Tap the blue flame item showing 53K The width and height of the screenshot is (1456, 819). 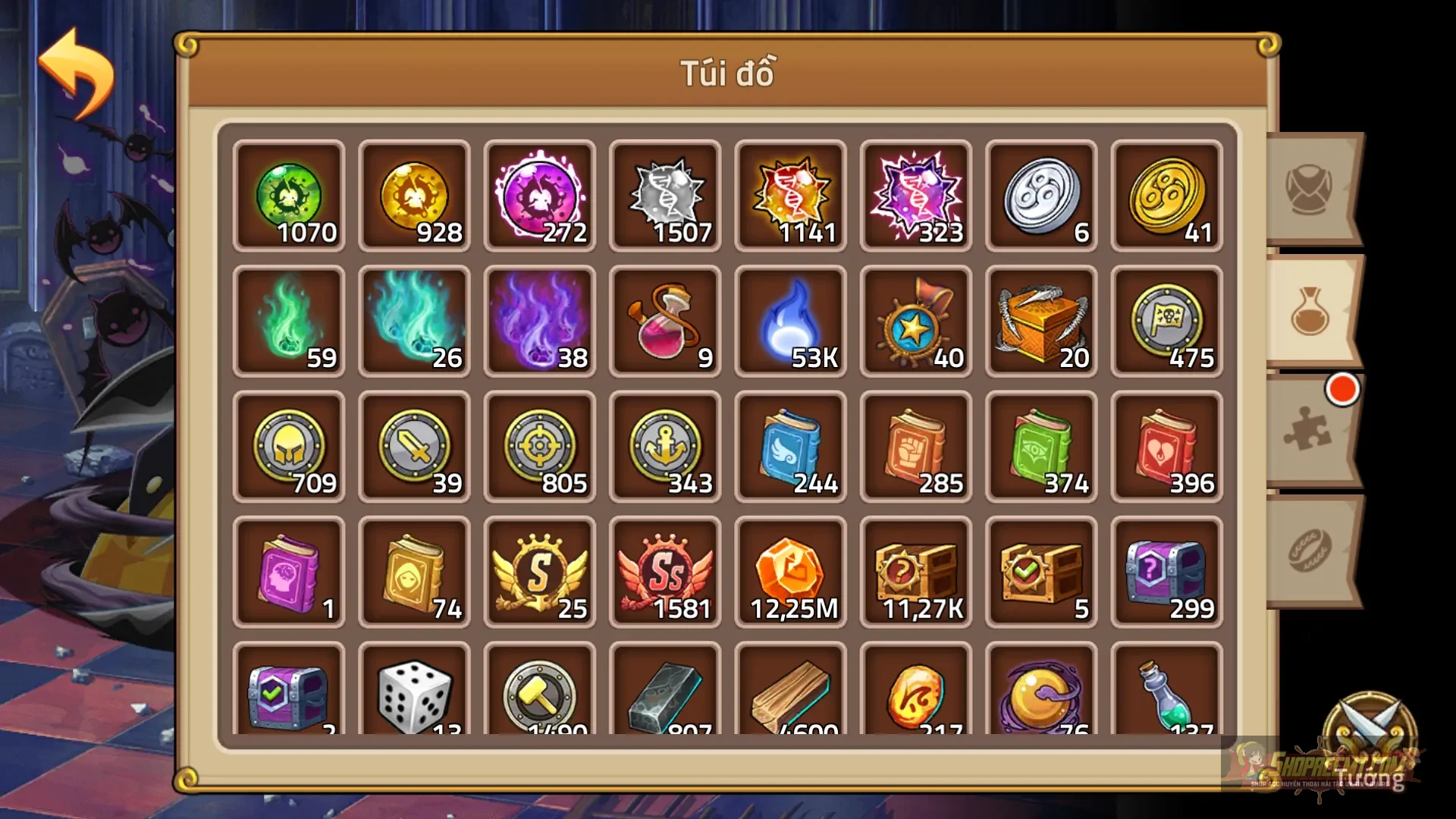pyautogui.click(x=791, y=321)
